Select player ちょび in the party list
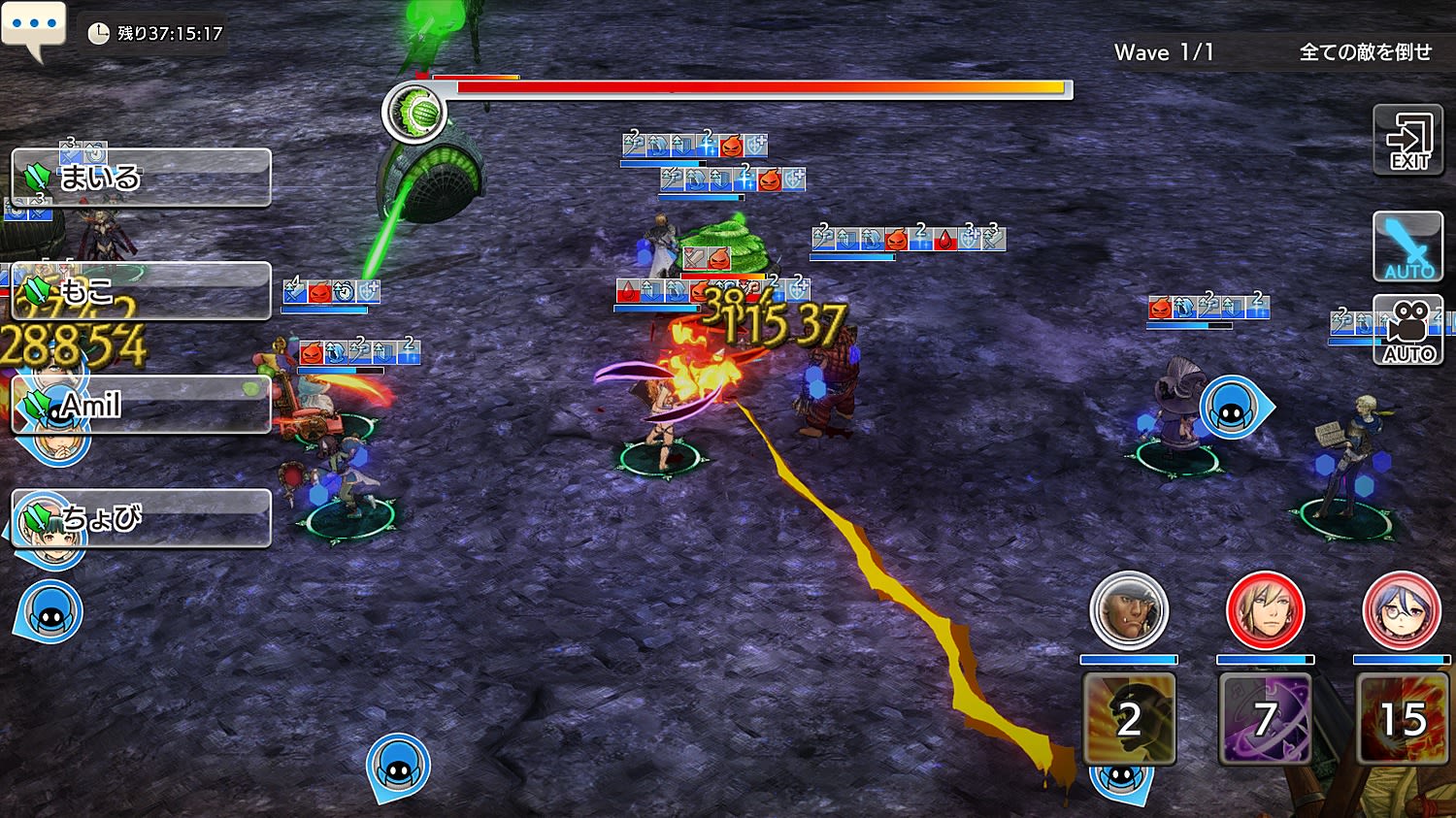Viewport: 1456px width, 818px height. 141,517
